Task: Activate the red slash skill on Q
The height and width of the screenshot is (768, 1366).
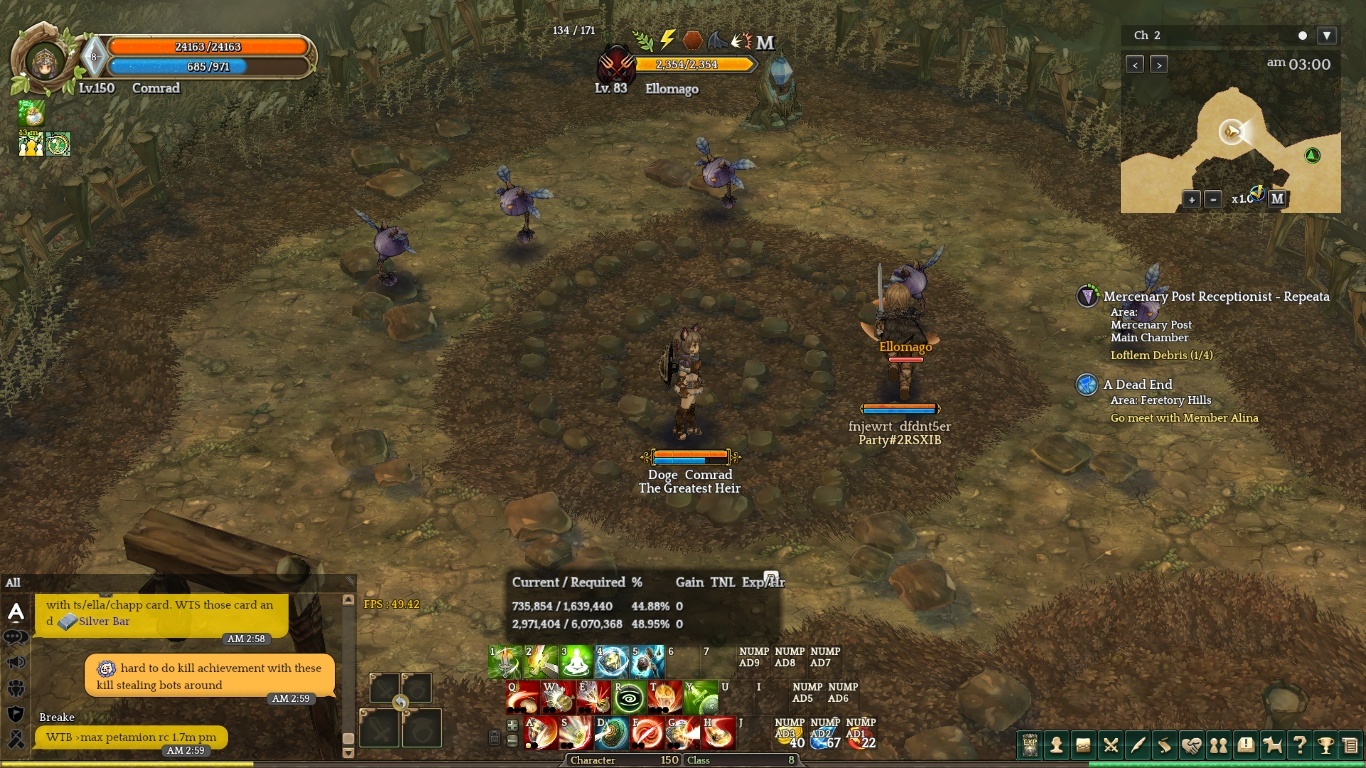Action: tap(523, 696)
